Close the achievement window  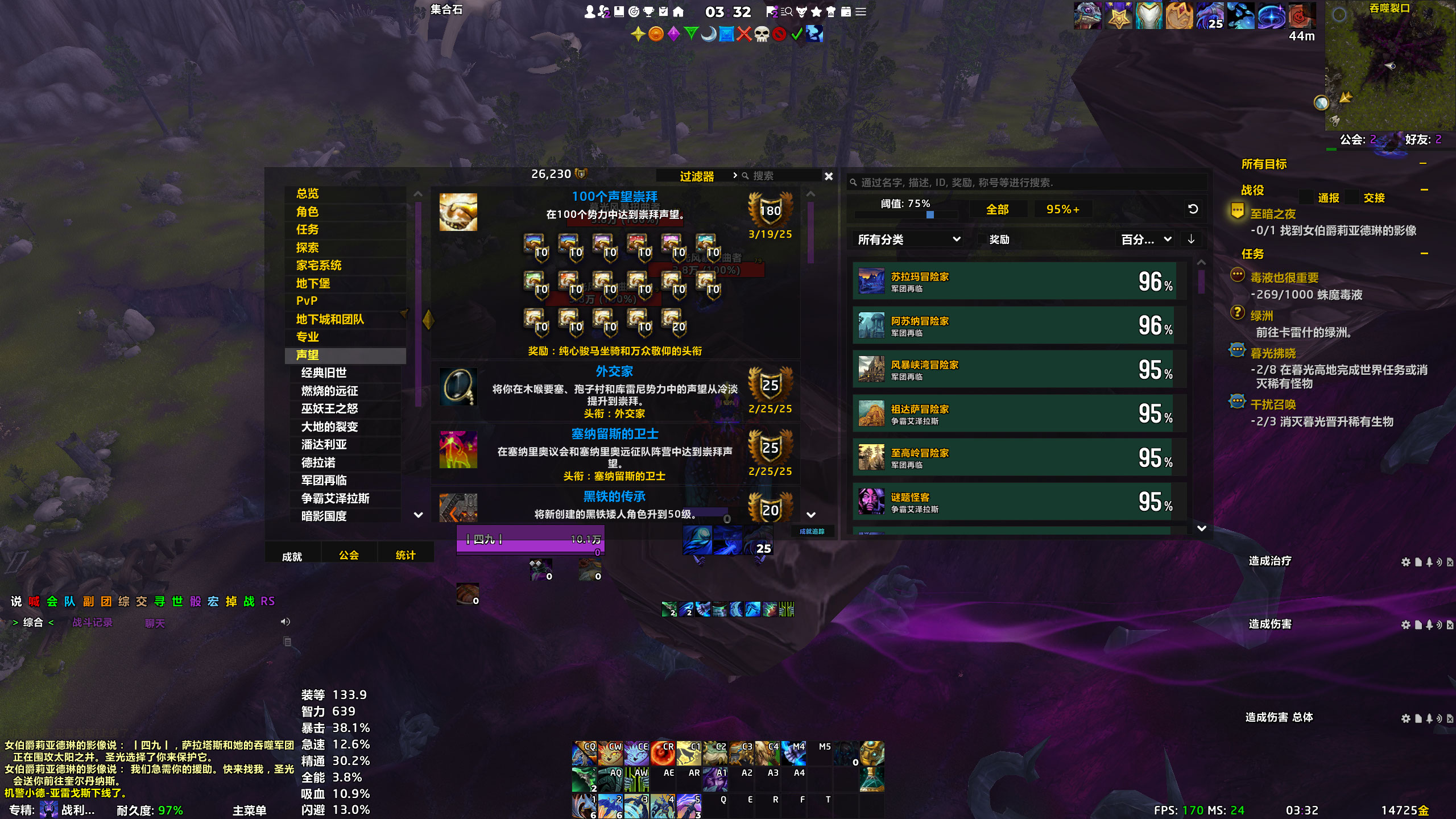[x=829, y=176]
